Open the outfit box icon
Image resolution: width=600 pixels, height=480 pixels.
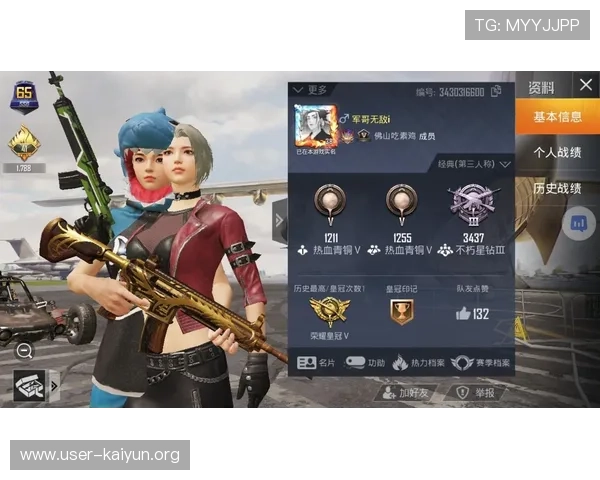(30, 385)
